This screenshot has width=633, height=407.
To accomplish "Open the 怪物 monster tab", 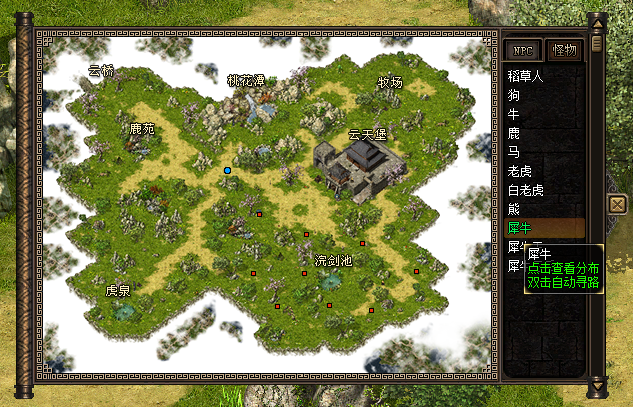I will [x=564, y=49].
